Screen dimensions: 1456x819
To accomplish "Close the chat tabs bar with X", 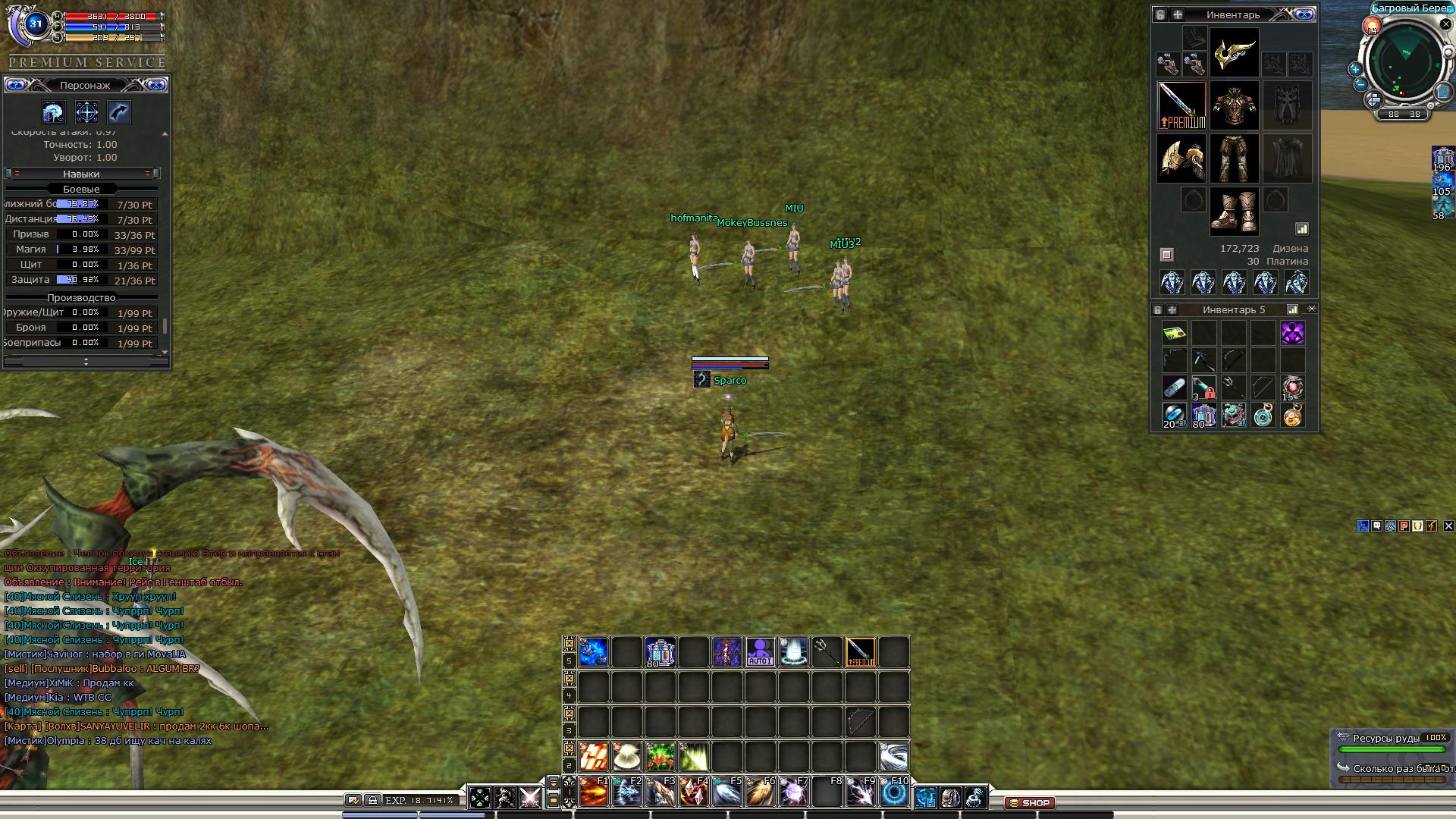I will click(1448, 526).
